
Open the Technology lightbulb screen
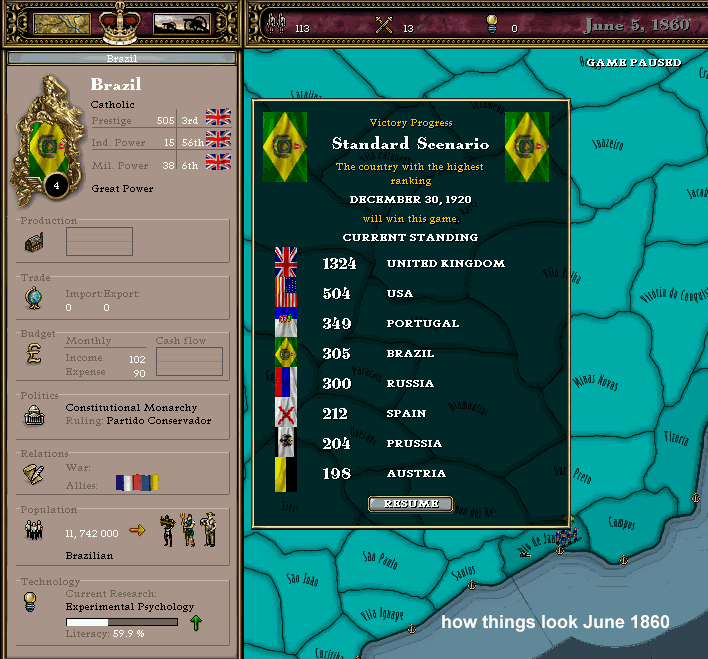34,601
